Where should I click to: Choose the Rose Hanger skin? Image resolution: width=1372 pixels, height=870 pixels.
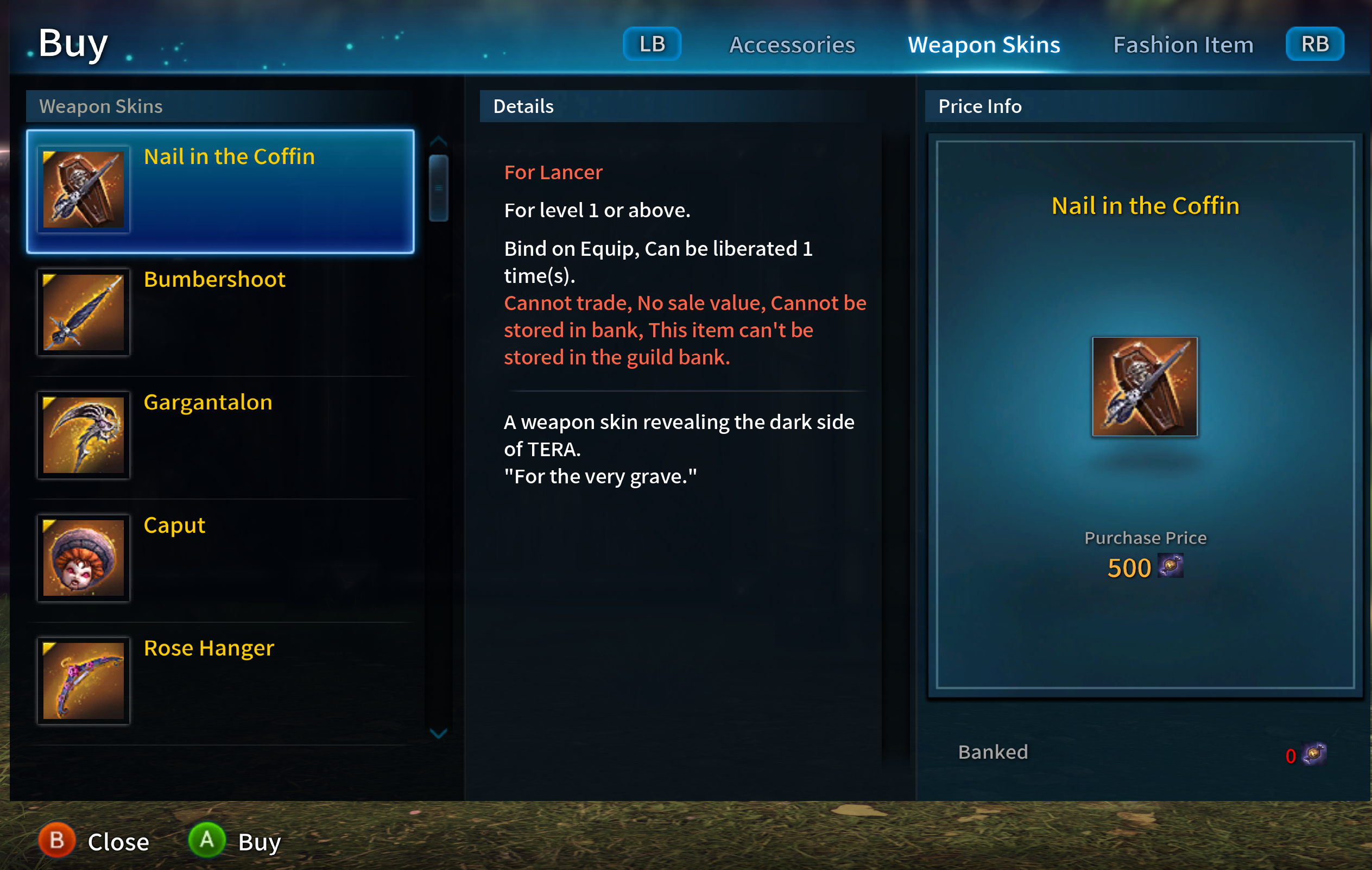click(220, 681)
